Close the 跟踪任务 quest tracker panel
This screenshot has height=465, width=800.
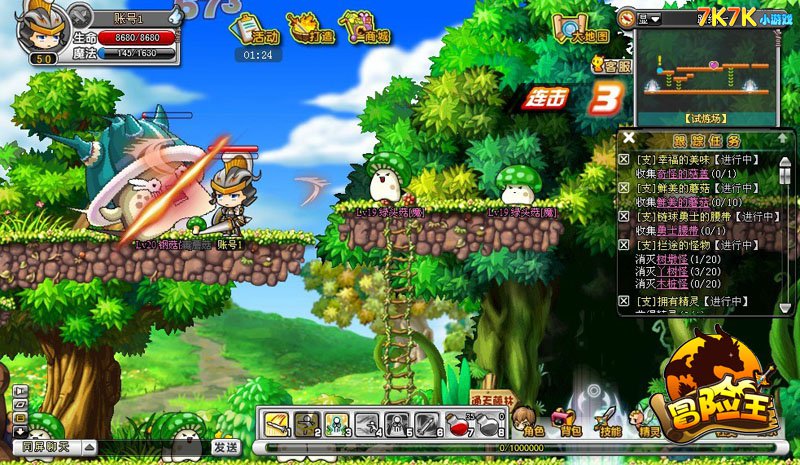tap(628, 138)
